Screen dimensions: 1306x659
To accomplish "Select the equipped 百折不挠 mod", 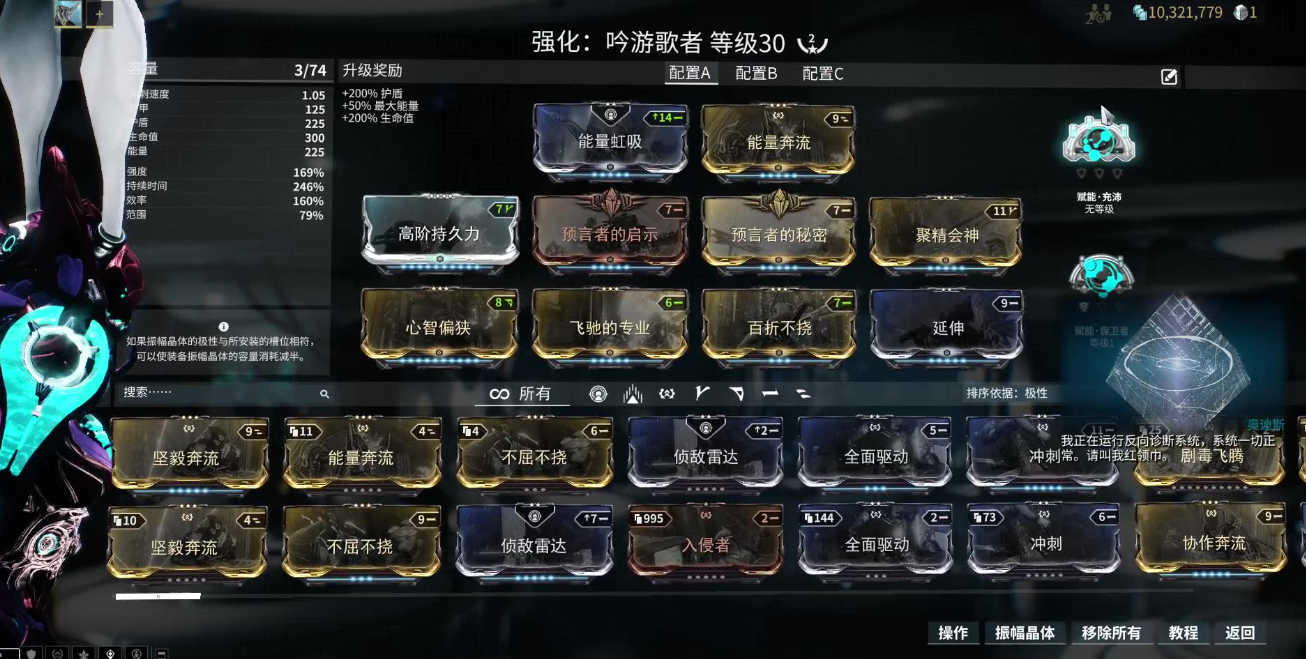I will point(779,325).
